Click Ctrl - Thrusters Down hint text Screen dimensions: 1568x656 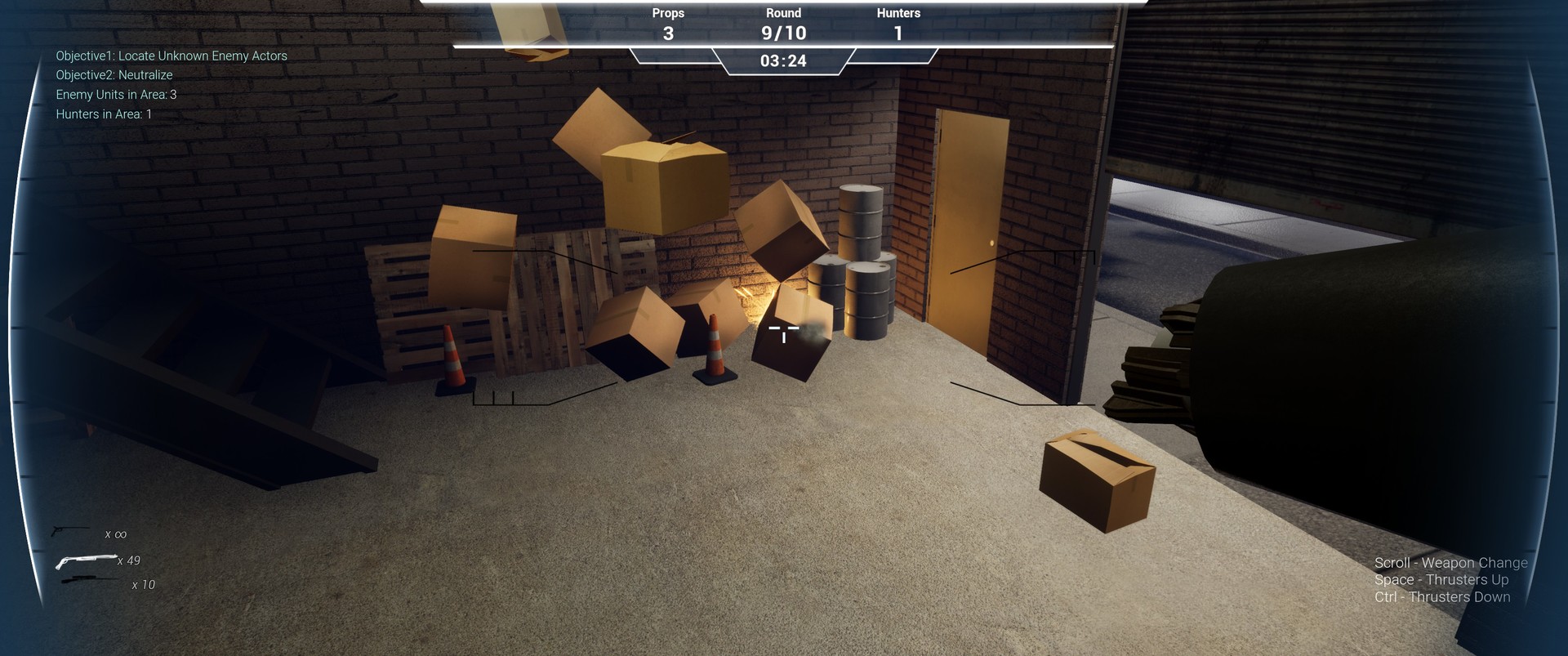pyautogui.click(x=1442, y=597)
